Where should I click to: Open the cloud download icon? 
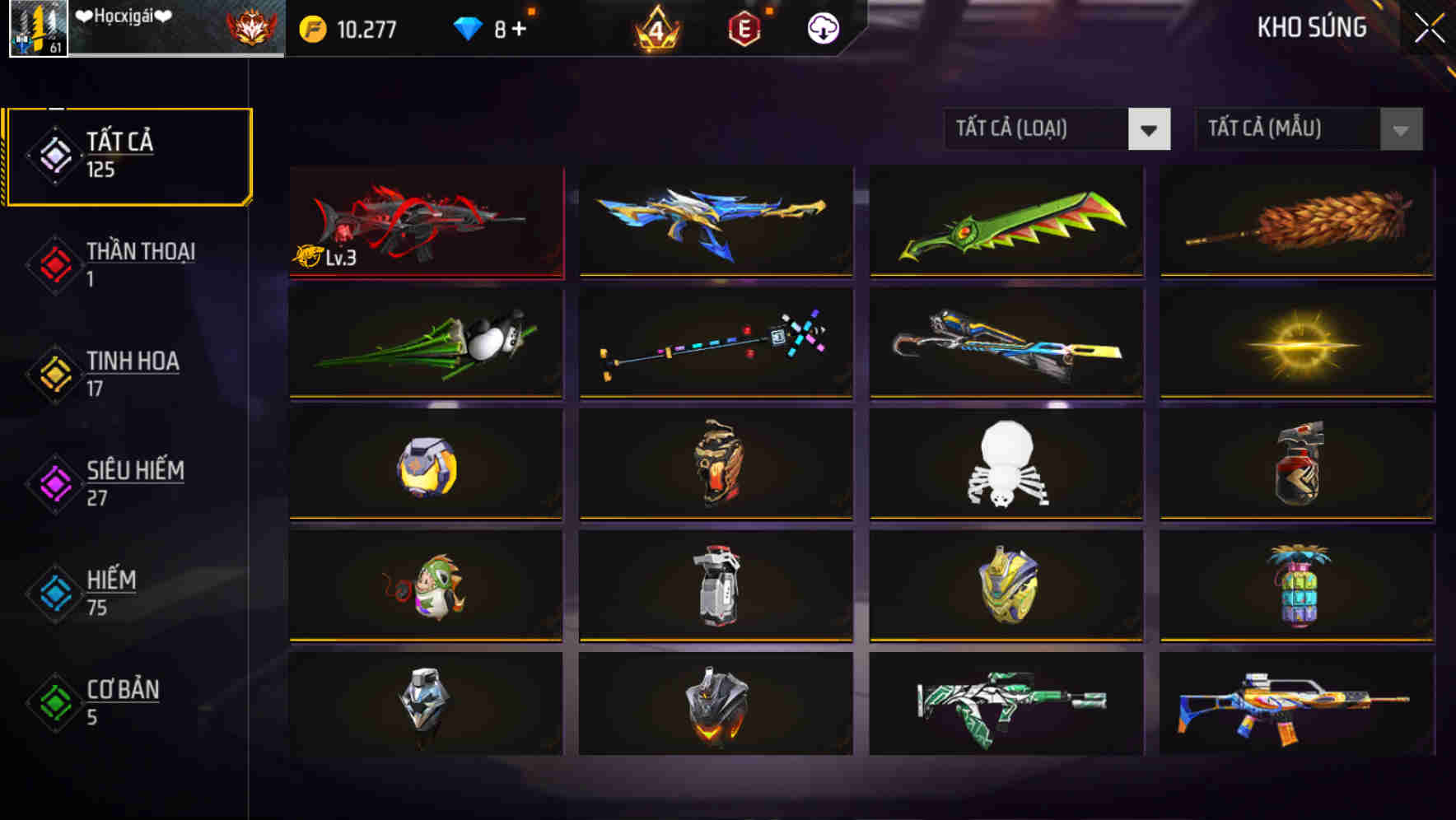tap(823, 27)
